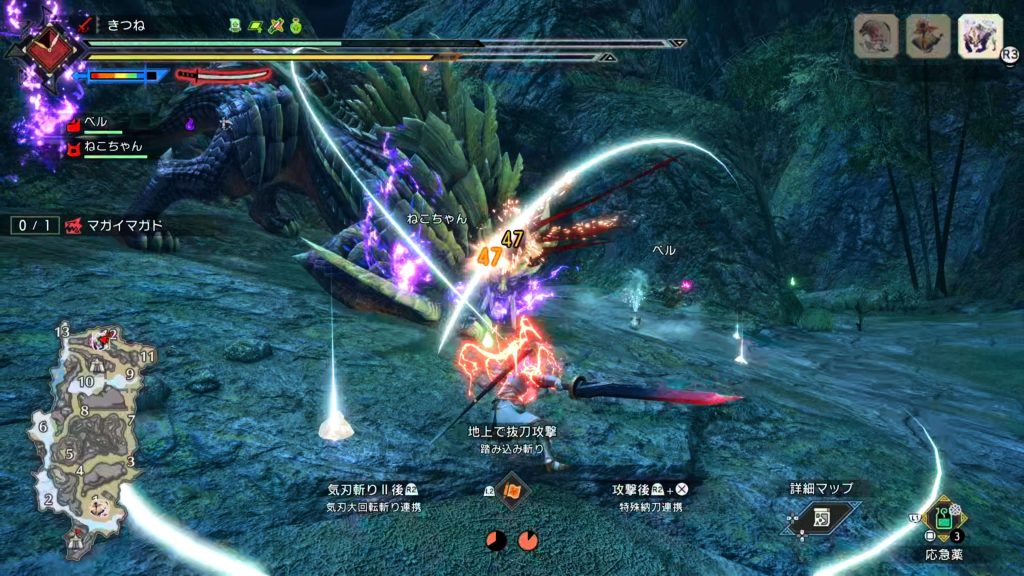Click the orange scroll action icon

(513, 492)
